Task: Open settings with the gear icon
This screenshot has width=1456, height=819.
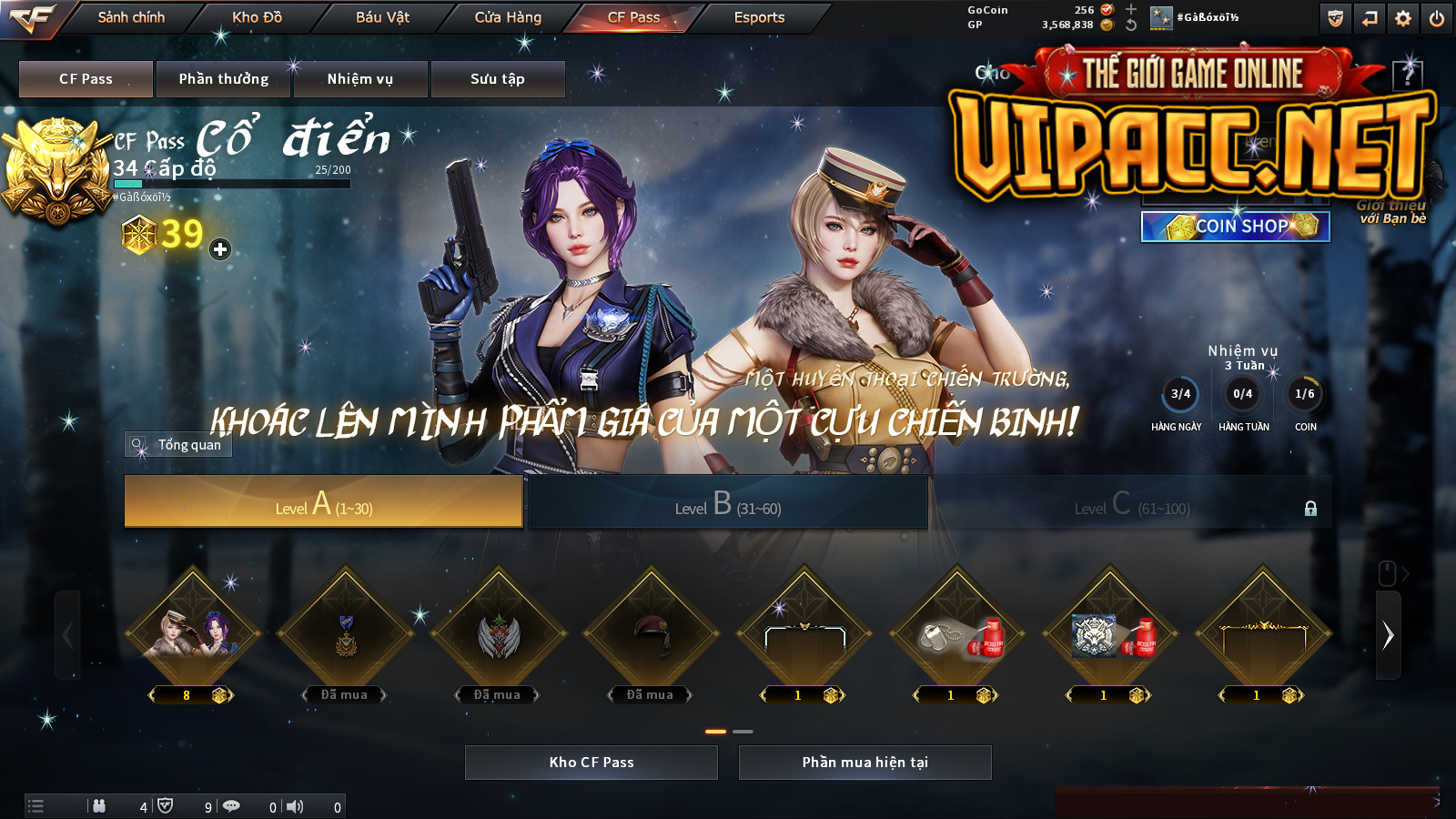Action: coord(1403,18)
